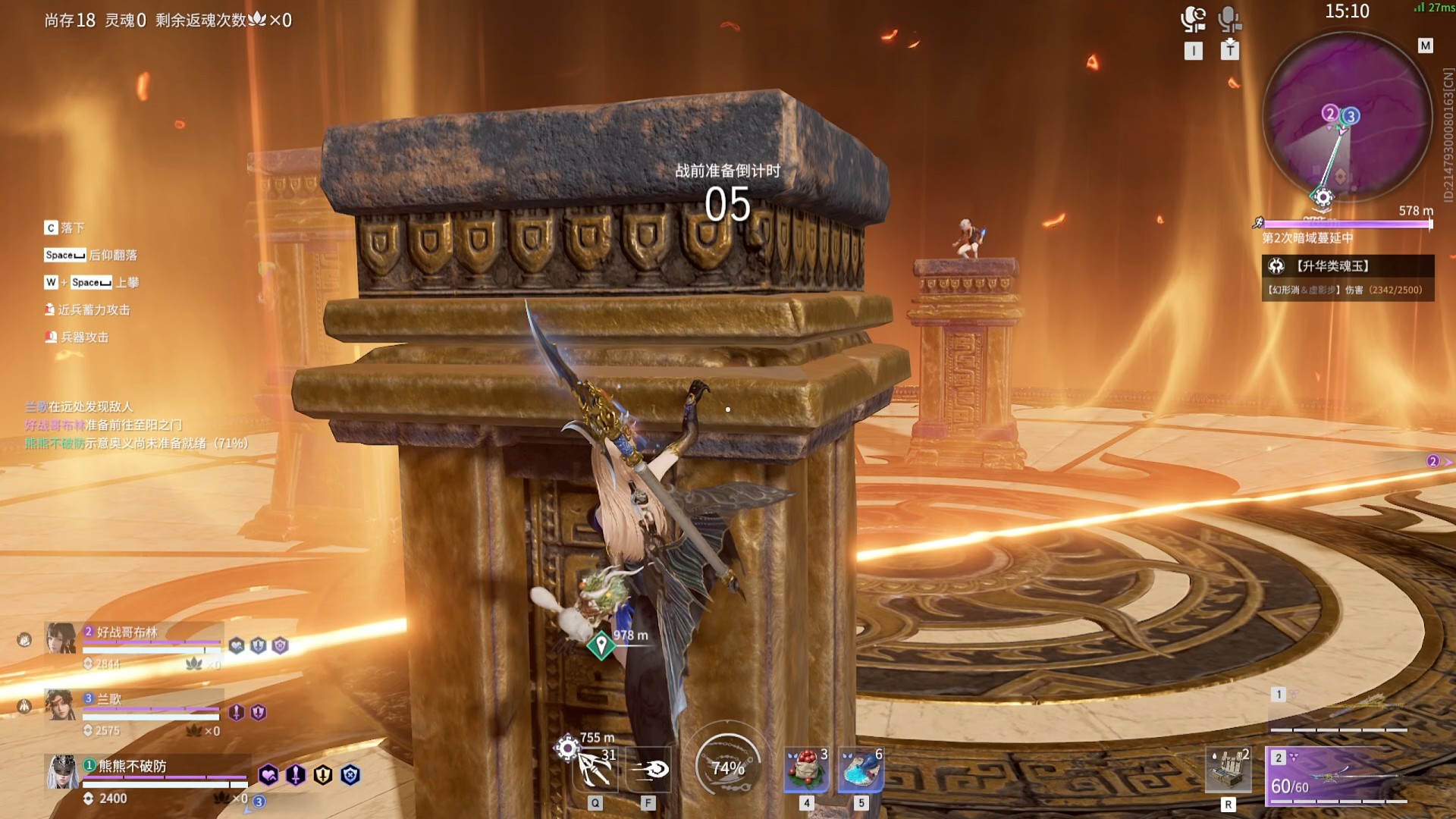Select the repair kit slot
The image size is (1456, 819).
click(x=1228, y=770)
